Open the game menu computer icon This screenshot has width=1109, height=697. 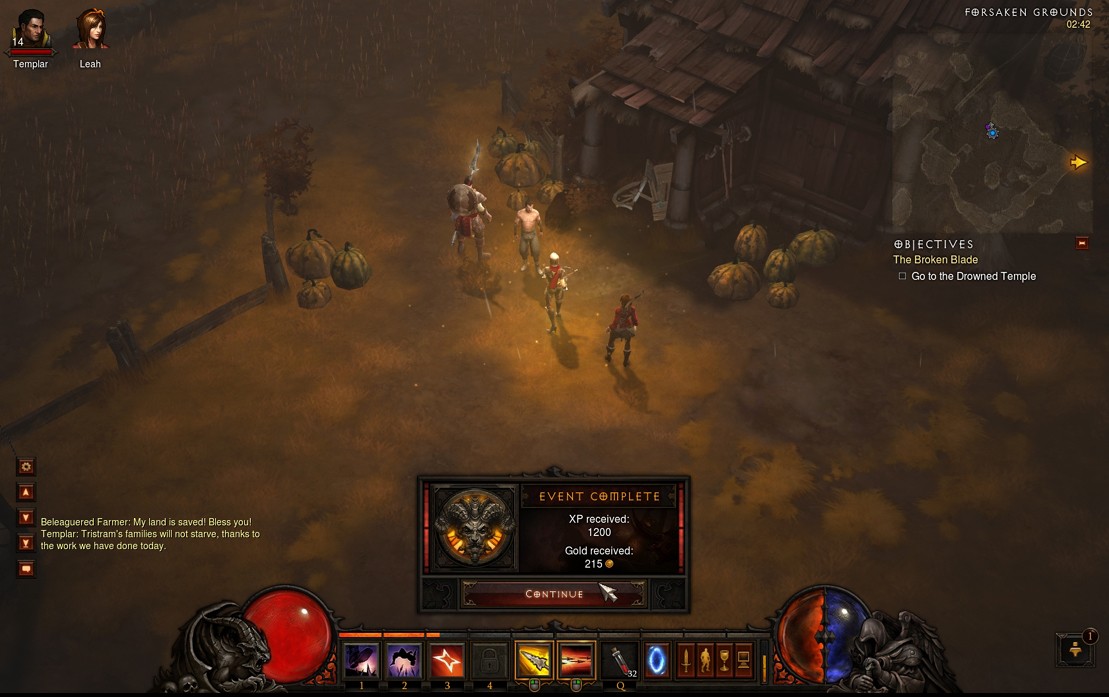pos(743,660)
